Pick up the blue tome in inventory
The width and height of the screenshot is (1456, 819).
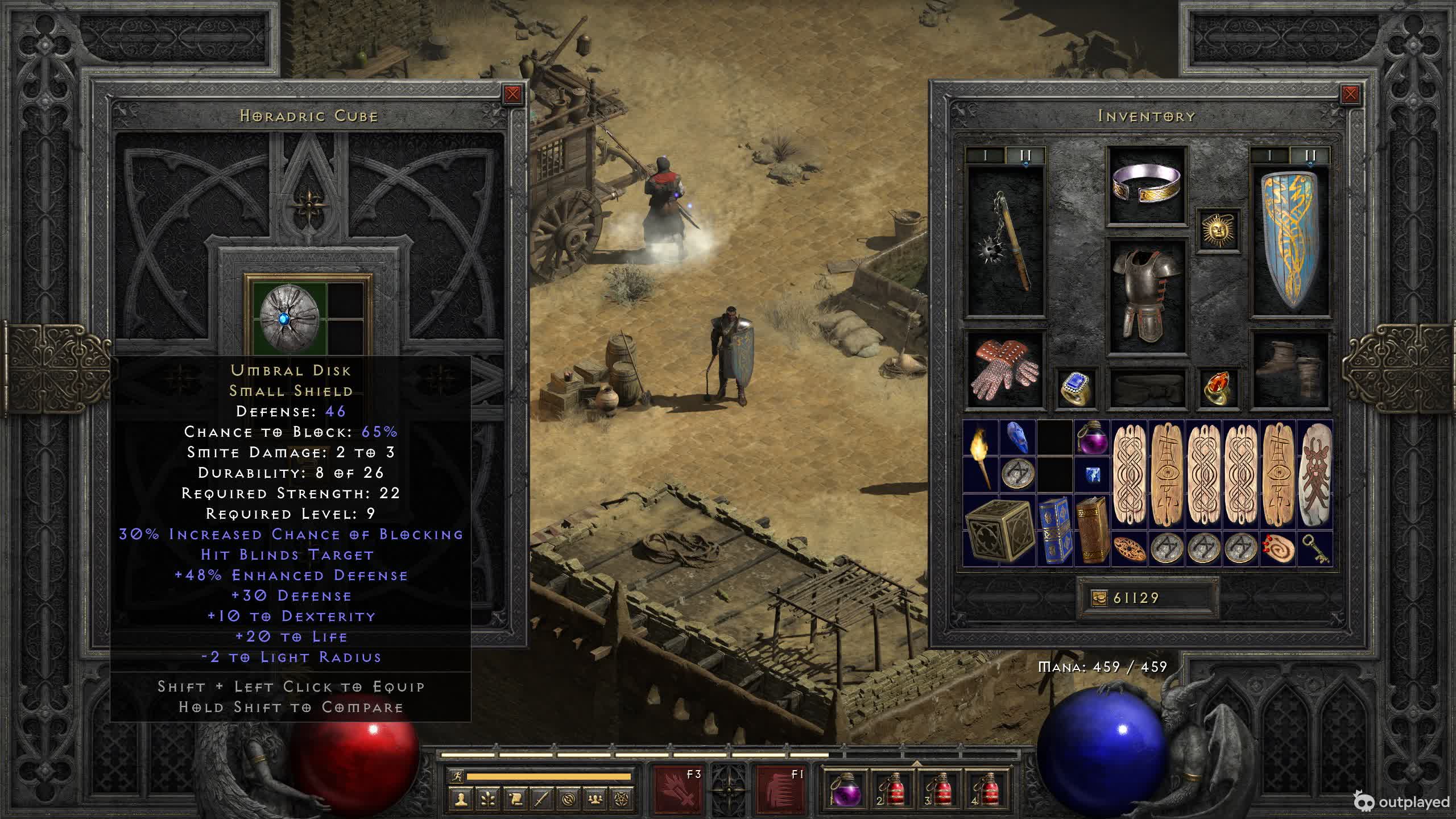click(1054, 530)
